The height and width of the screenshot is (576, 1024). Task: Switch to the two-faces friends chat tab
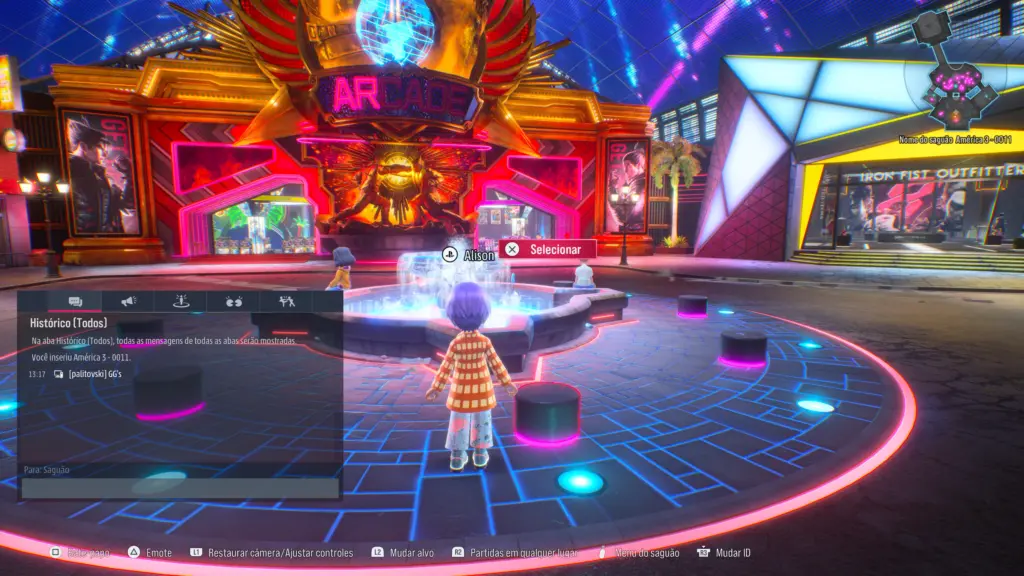234,301
